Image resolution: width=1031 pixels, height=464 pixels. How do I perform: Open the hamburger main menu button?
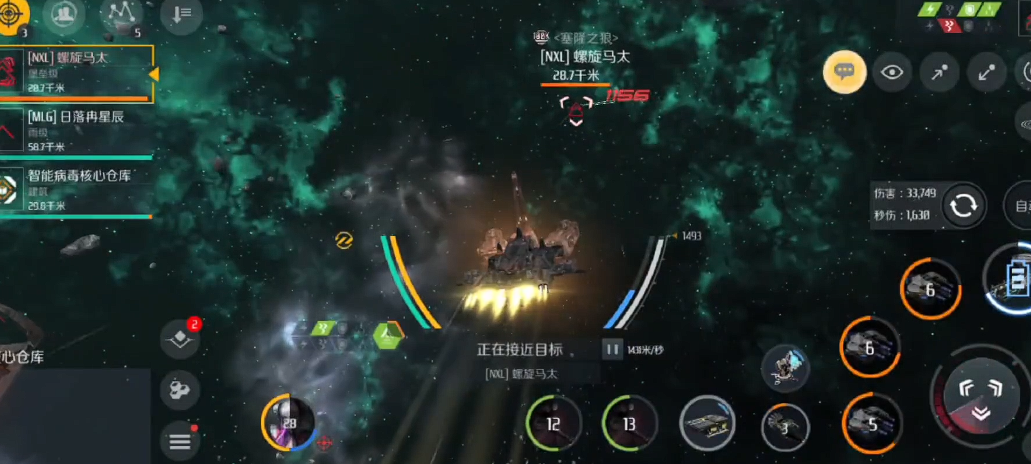pos(180,440)
